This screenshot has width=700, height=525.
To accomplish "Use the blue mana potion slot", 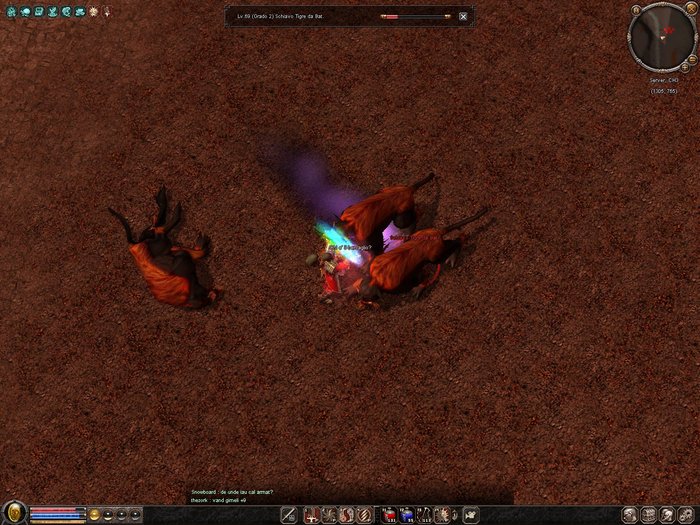I will point(407,514).
